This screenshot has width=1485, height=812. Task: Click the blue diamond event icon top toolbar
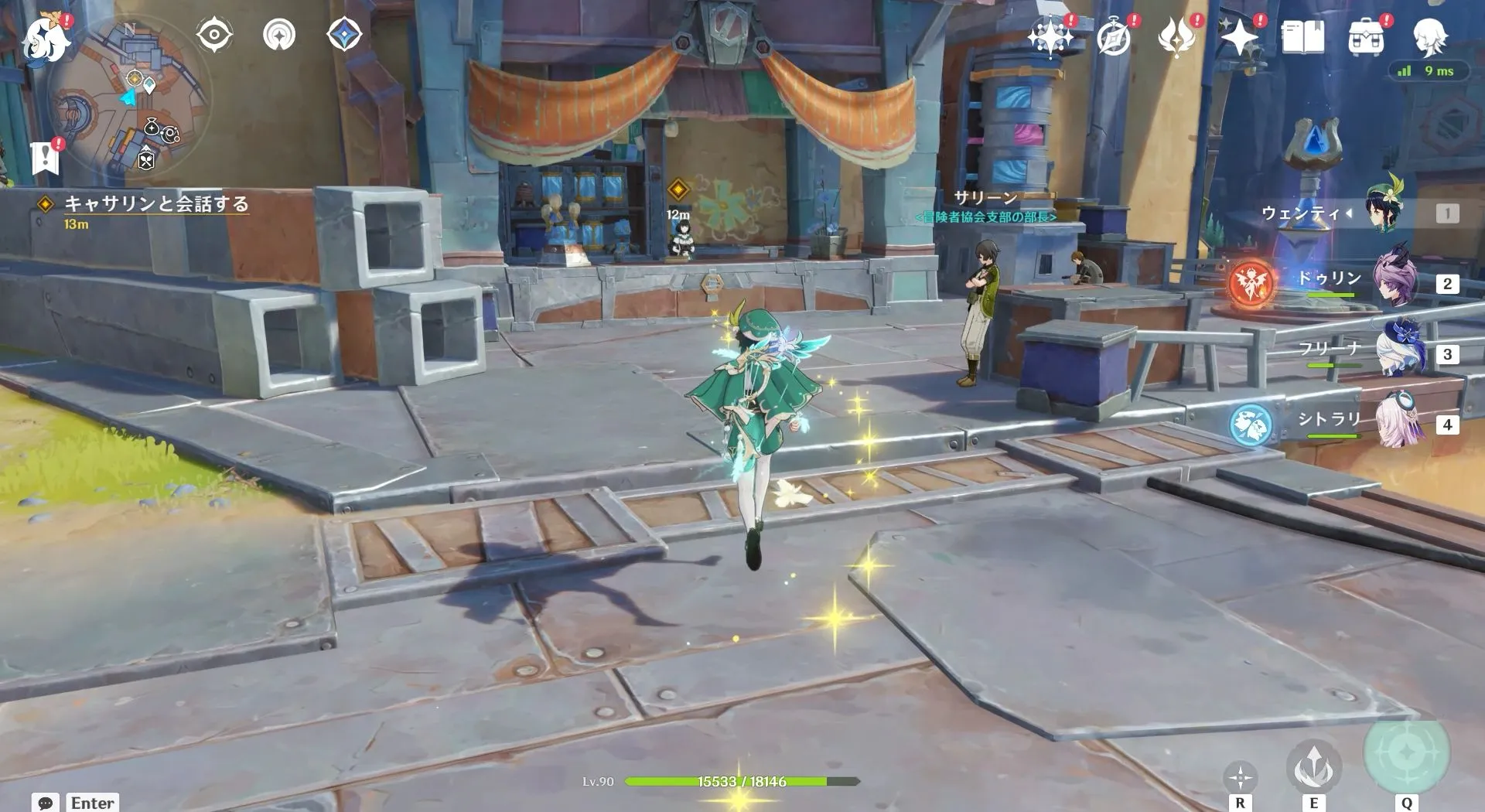346,35
